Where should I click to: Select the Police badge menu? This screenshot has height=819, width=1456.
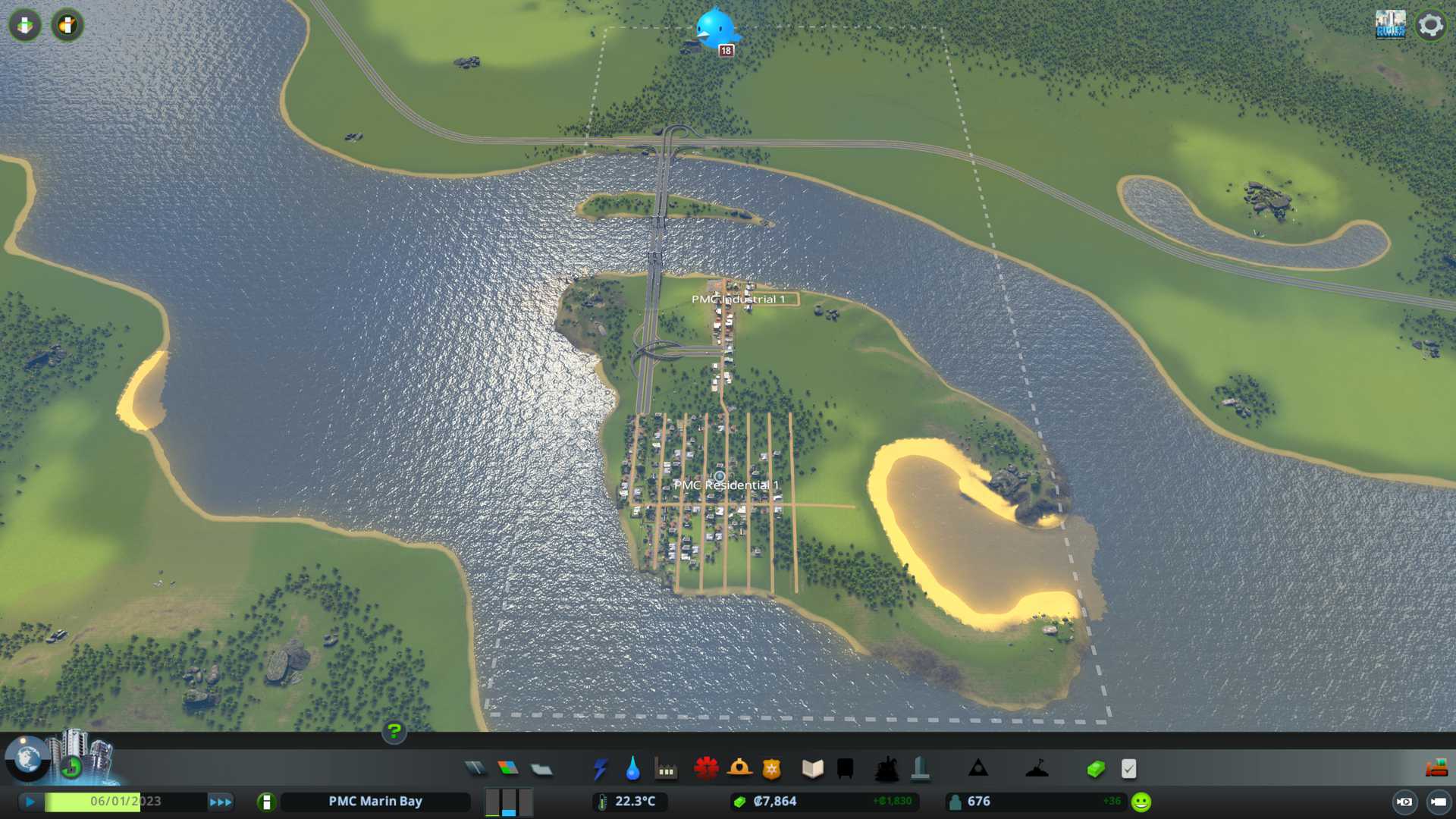click(x=772, y=769)
